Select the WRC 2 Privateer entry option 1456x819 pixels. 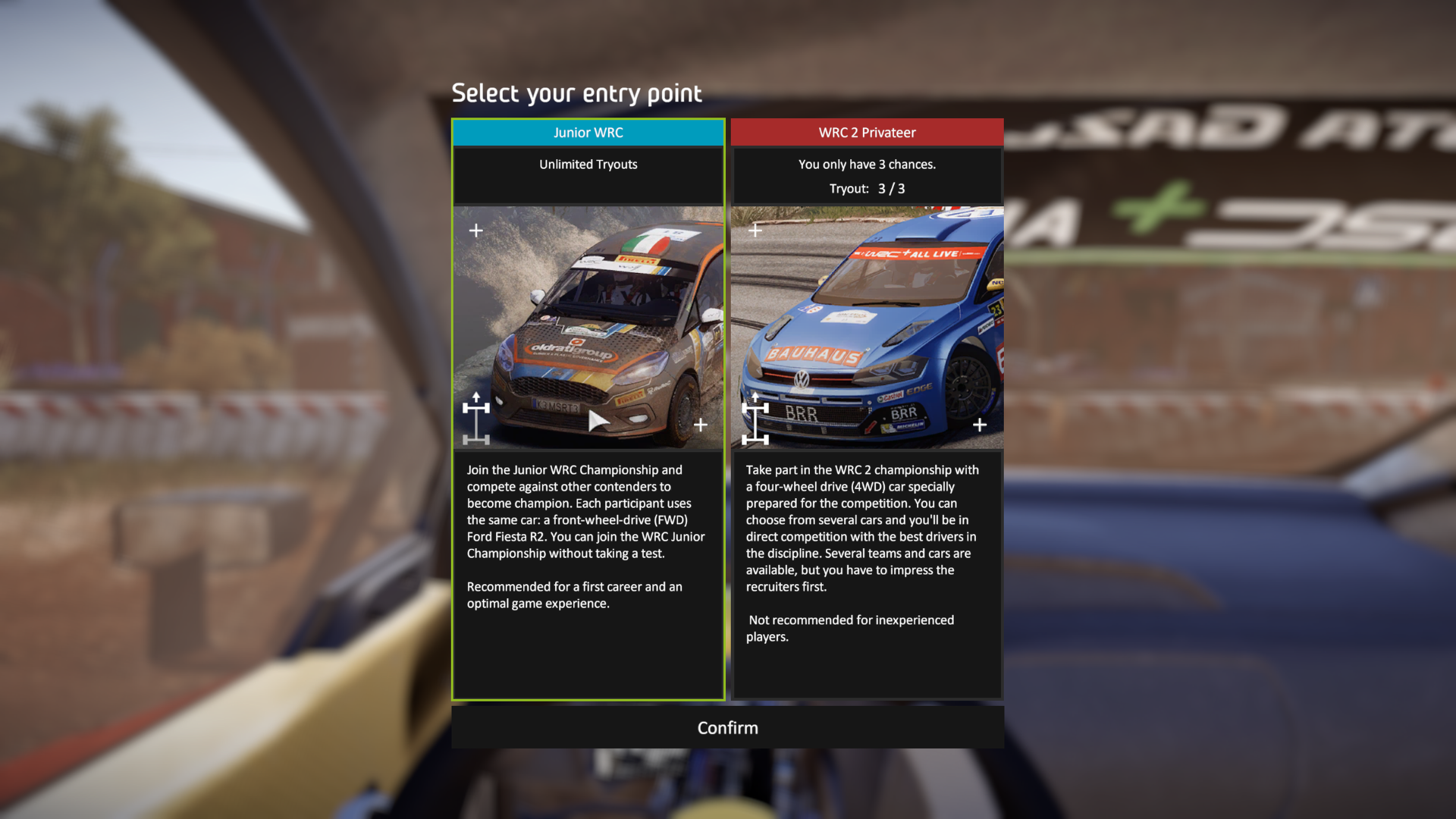867,409
